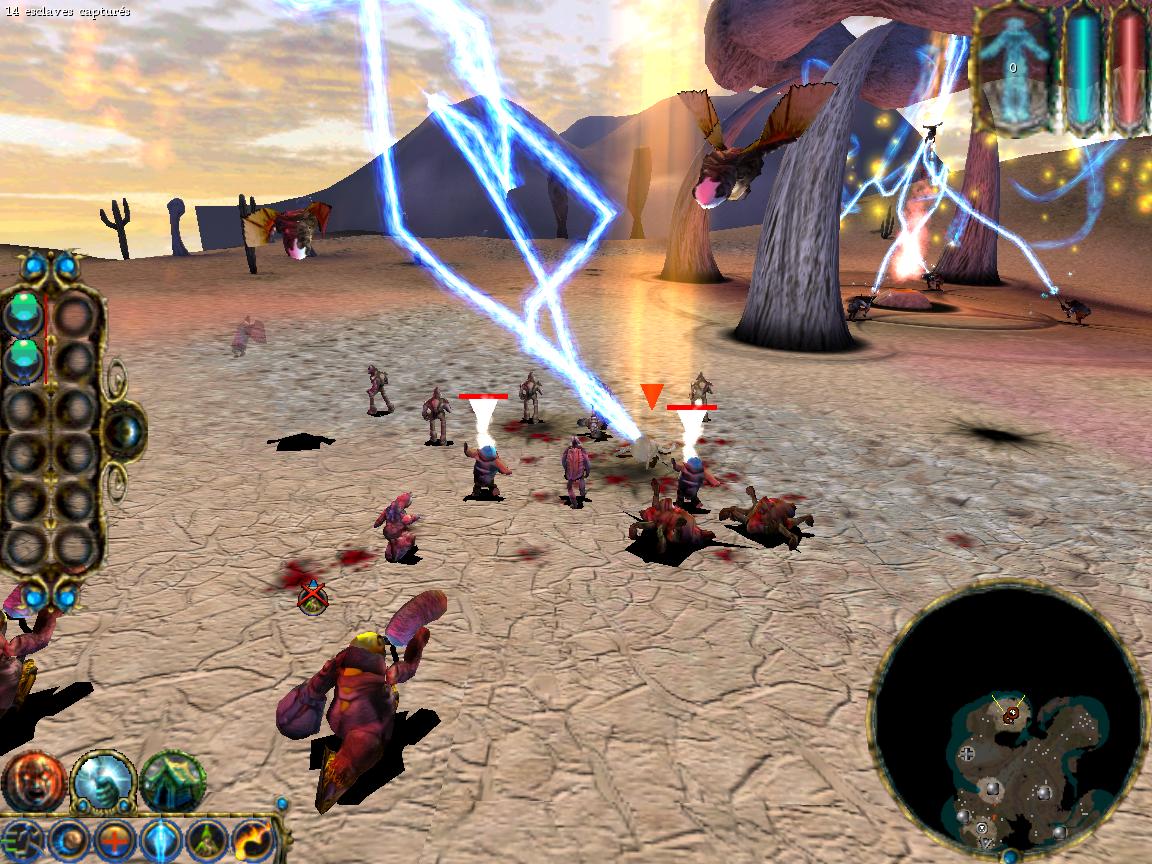
Task: Select the glowing blue fist spells tab
Action: (104, 781)
